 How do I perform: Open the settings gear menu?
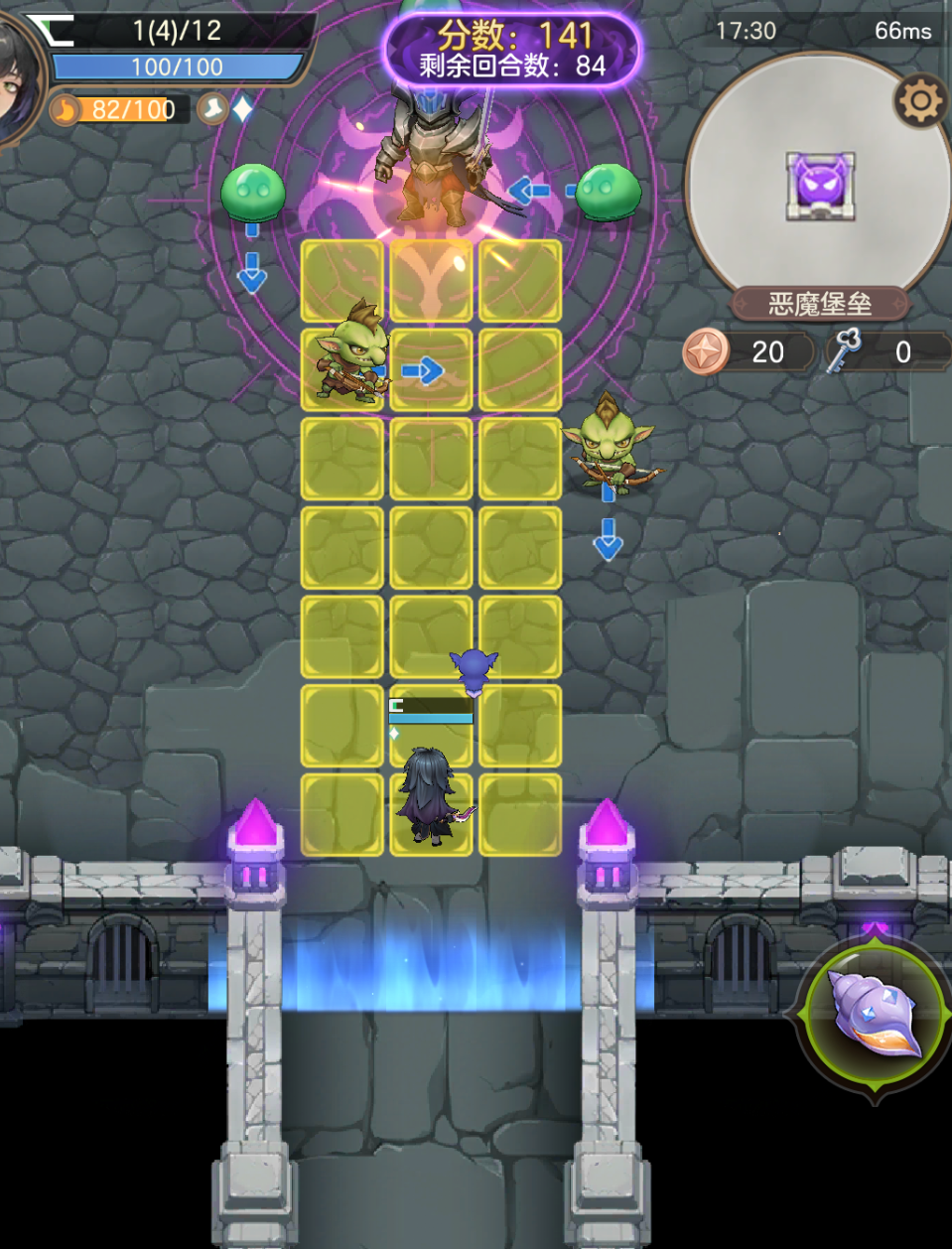pyautogui.click(x=919, y=100)
